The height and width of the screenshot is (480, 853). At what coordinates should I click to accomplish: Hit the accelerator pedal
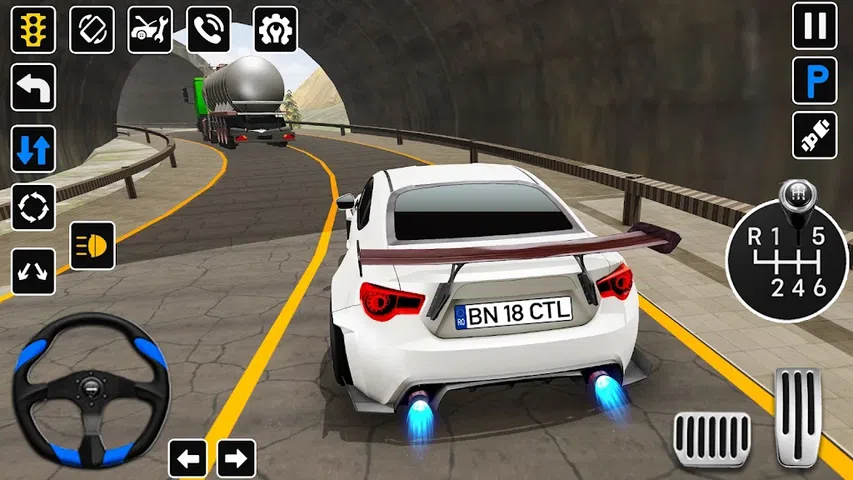[799, 416]
